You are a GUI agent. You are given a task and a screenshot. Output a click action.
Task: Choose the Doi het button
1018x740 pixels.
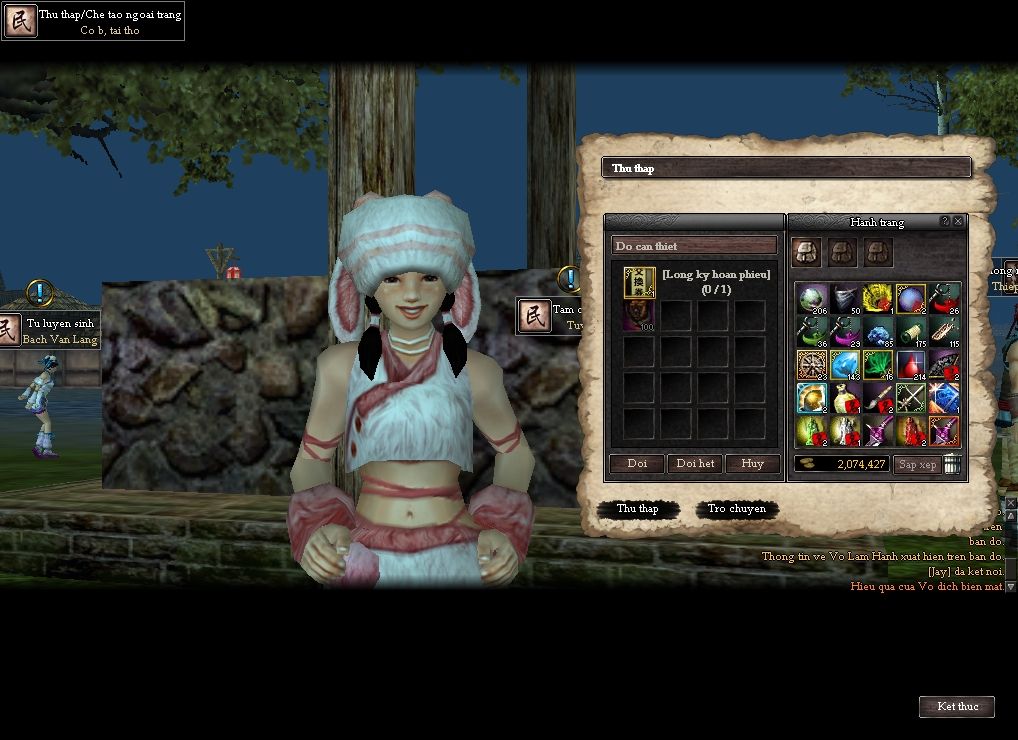(695, 464)
